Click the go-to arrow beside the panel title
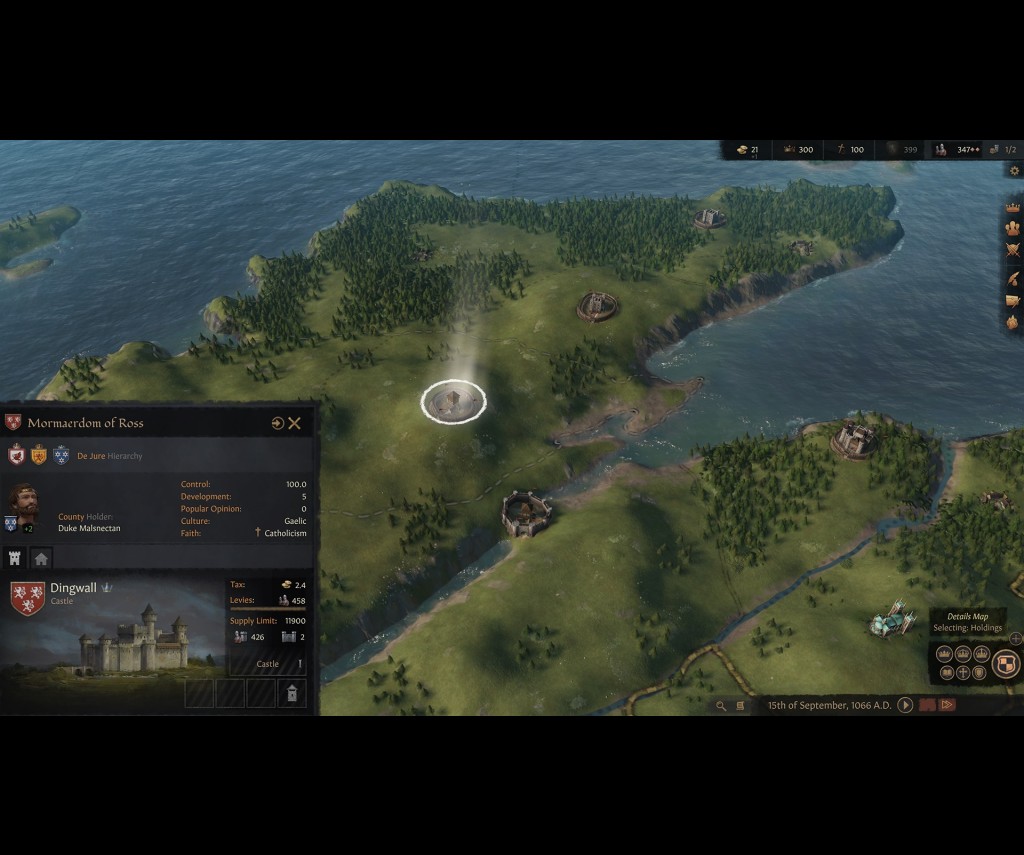This screenshot has height=855, width=1024. [277, 423]
